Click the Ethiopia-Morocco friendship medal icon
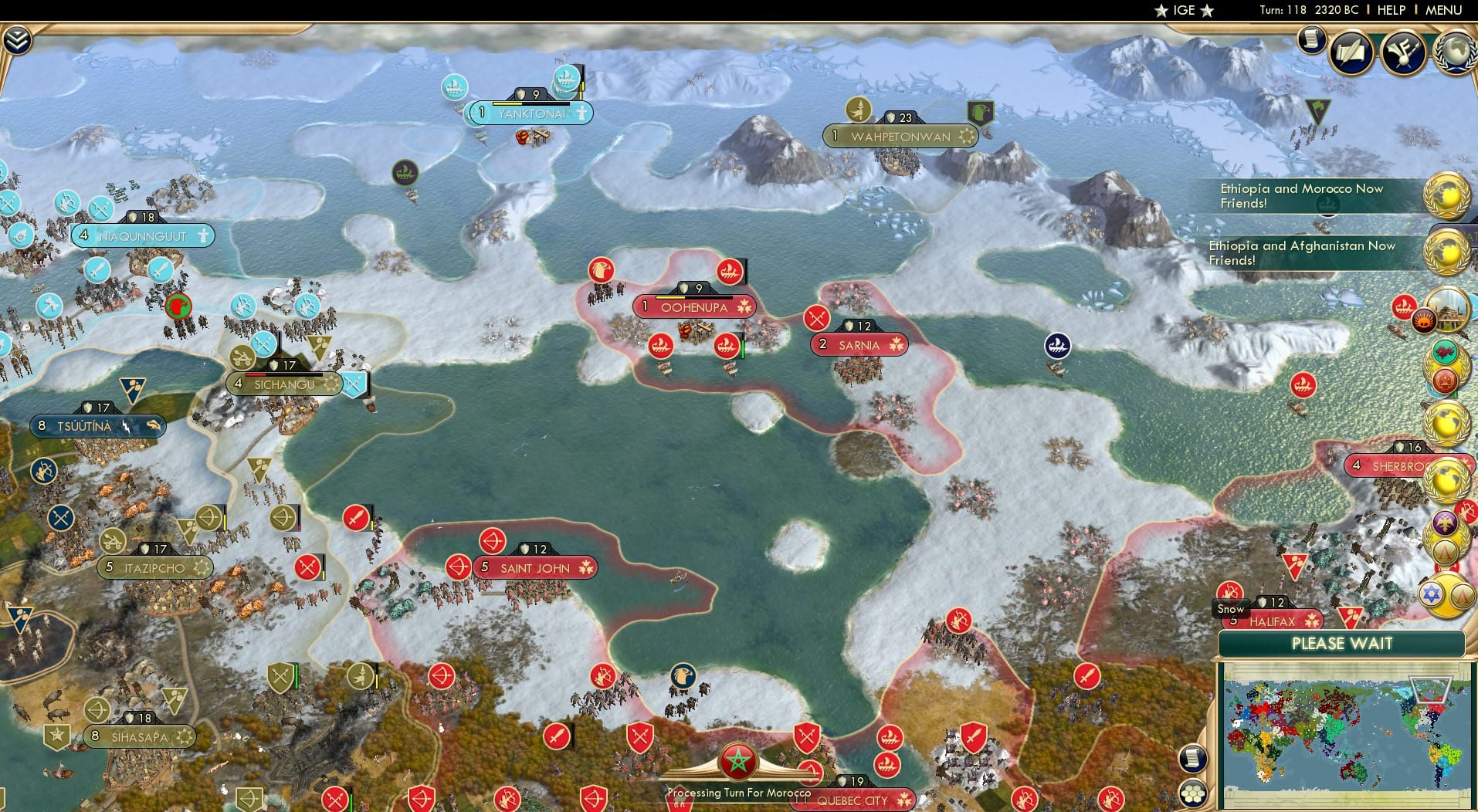Screen dimensions: 1478x812 (x=1445, y=197)
